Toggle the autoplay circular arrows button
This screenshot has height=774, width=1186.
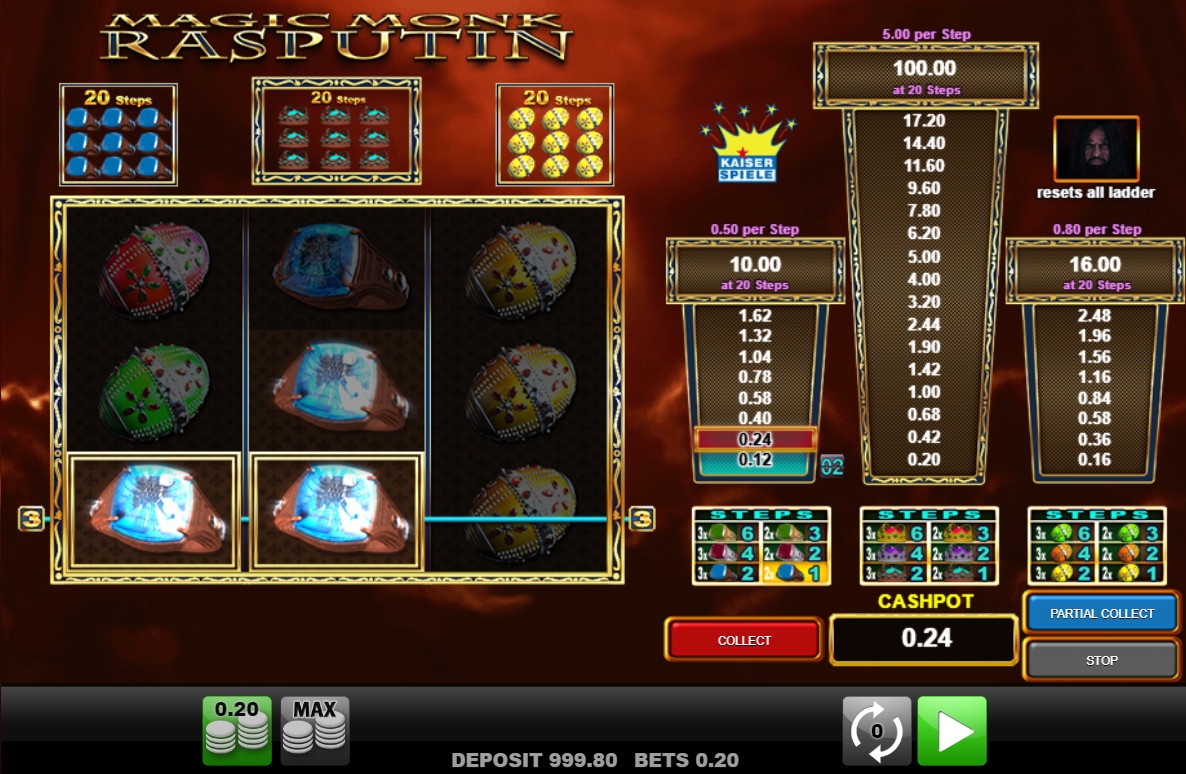876,731
